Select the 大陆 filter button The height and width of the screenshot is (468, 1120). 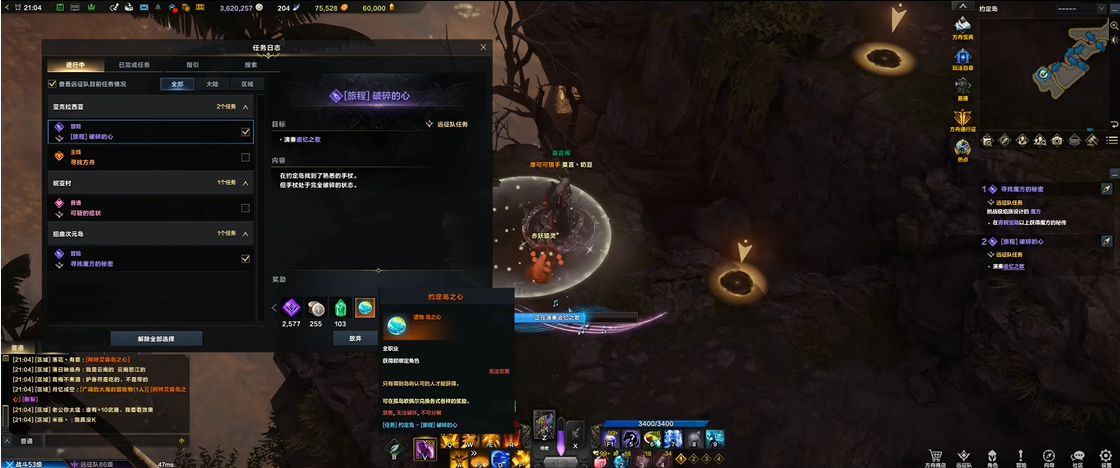[212, 84]
